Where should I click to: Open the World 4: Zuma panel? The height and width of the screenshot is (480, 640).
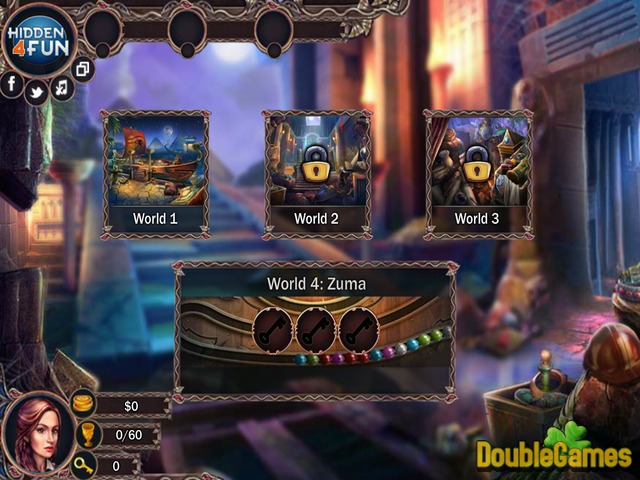[x=316, y=329]
